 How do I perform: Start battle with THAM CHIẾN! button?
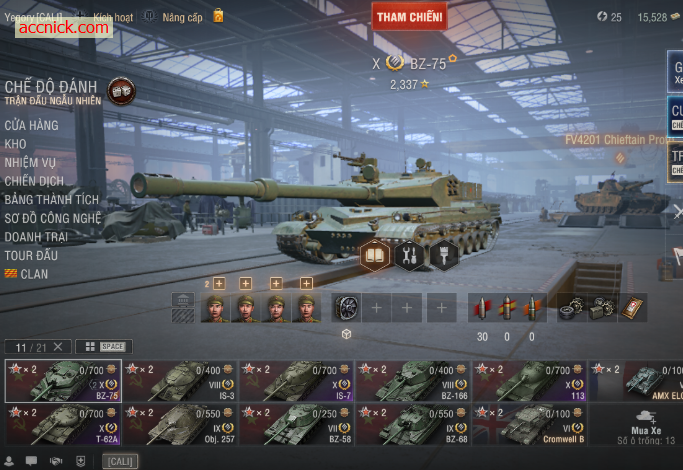[x=410, y=17]
